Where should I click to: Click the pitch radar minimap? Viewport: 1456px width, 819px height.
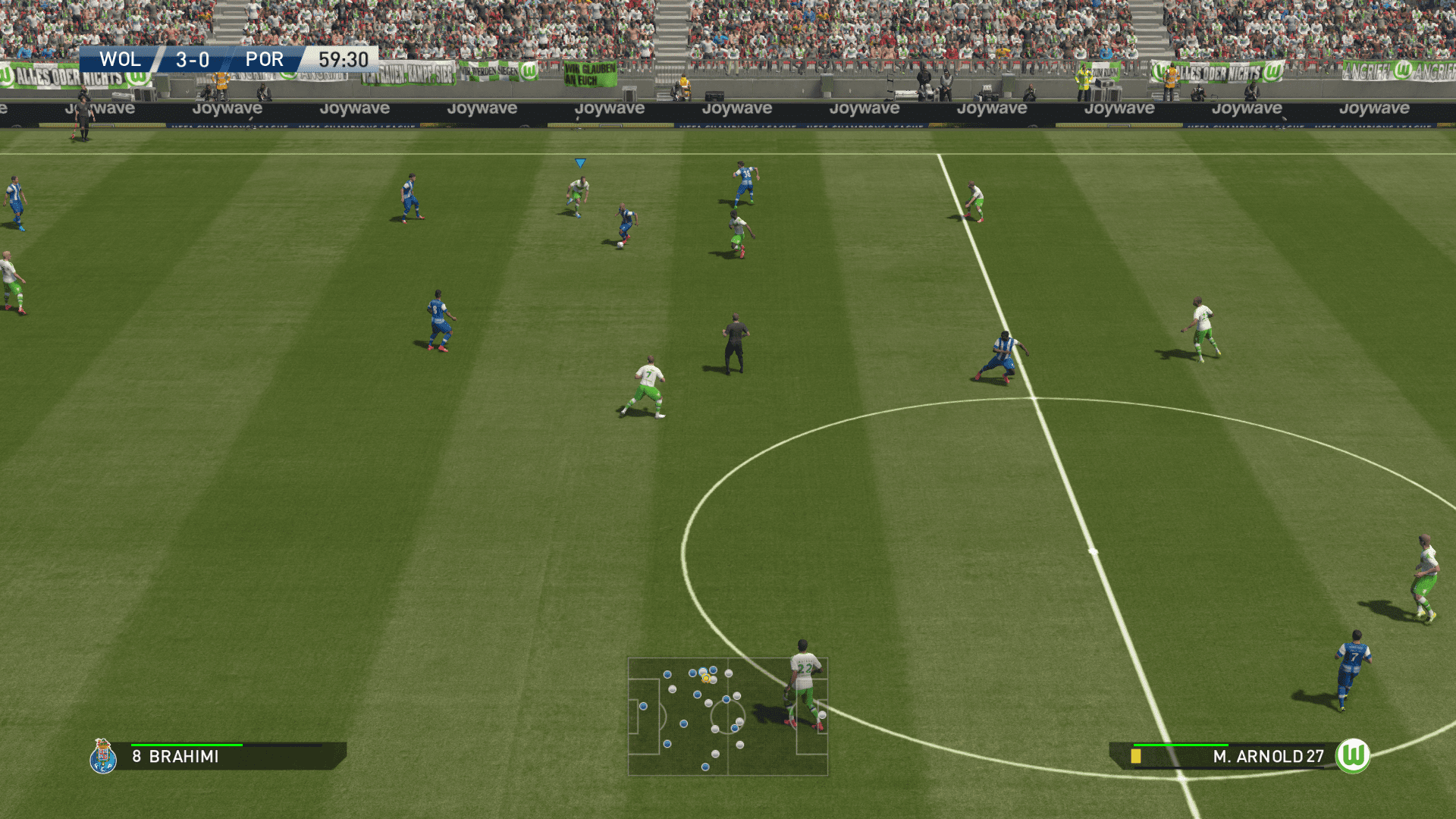pyautogui.click(x=727, y=717)
